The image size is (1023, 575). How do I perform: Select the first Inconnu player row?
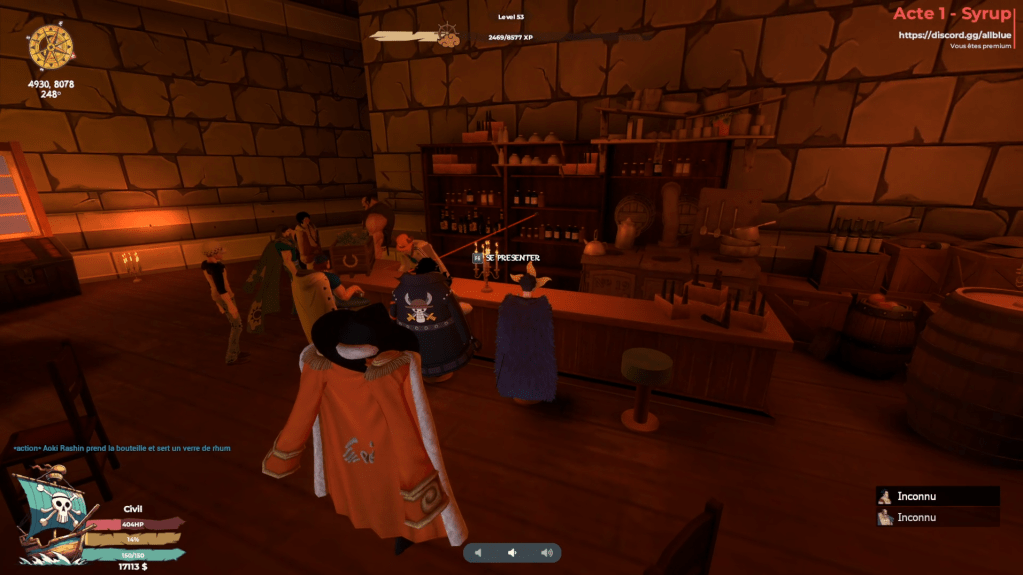point(937,496)
